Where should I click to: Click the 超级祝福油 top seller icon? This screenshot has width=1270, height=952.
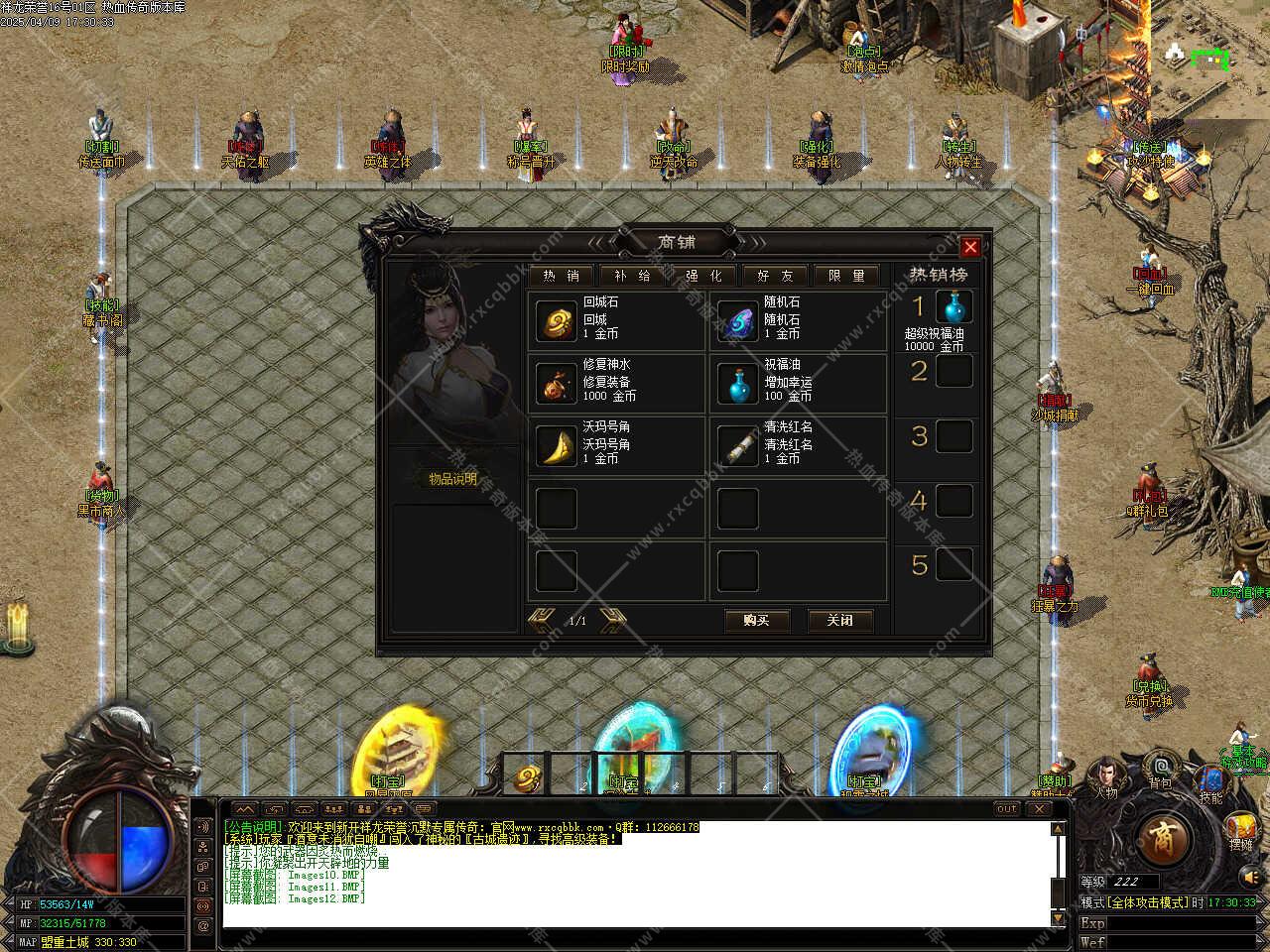click(953, 307)
